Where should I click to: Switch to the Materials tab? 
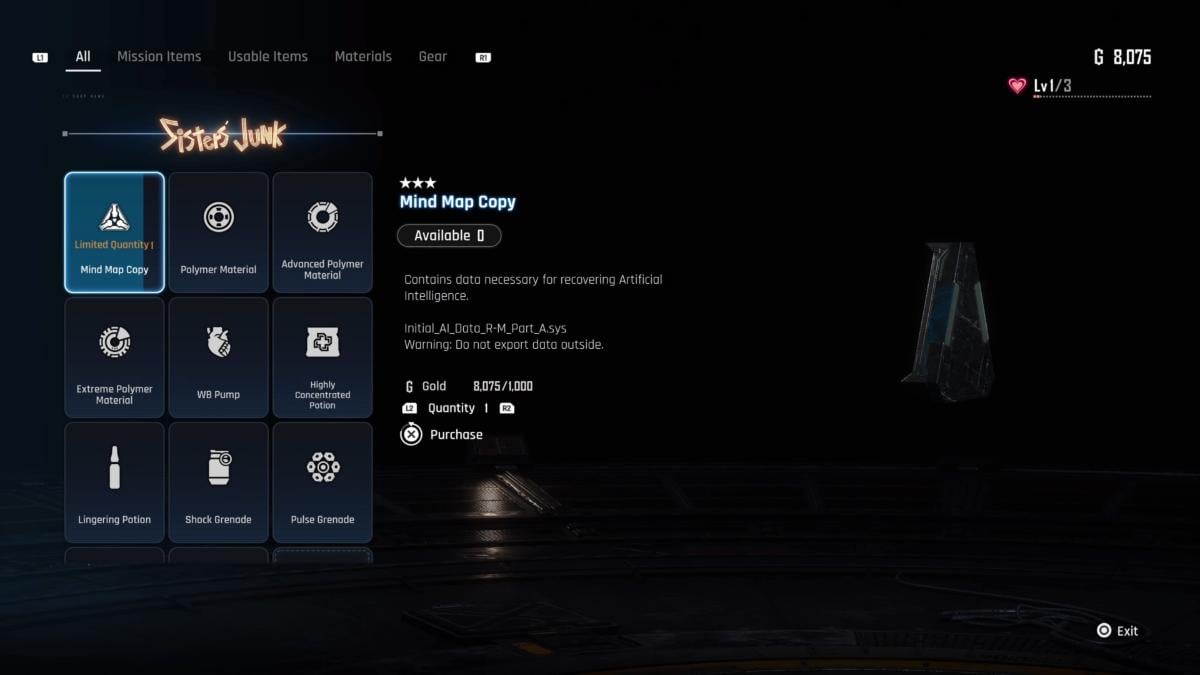point(363,57)
